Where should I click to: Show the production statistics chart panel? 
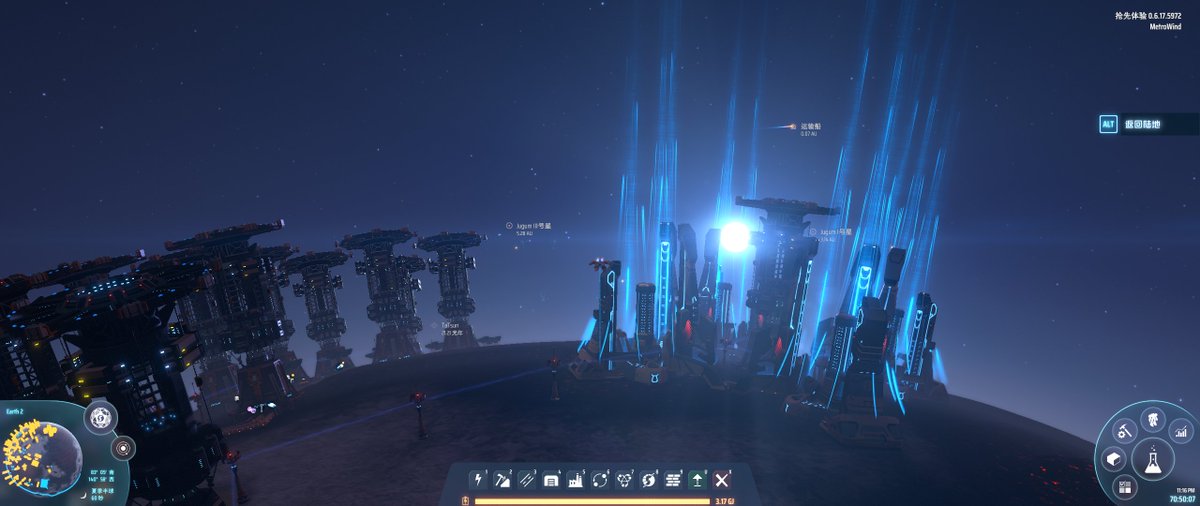(x=1180, y=432)
